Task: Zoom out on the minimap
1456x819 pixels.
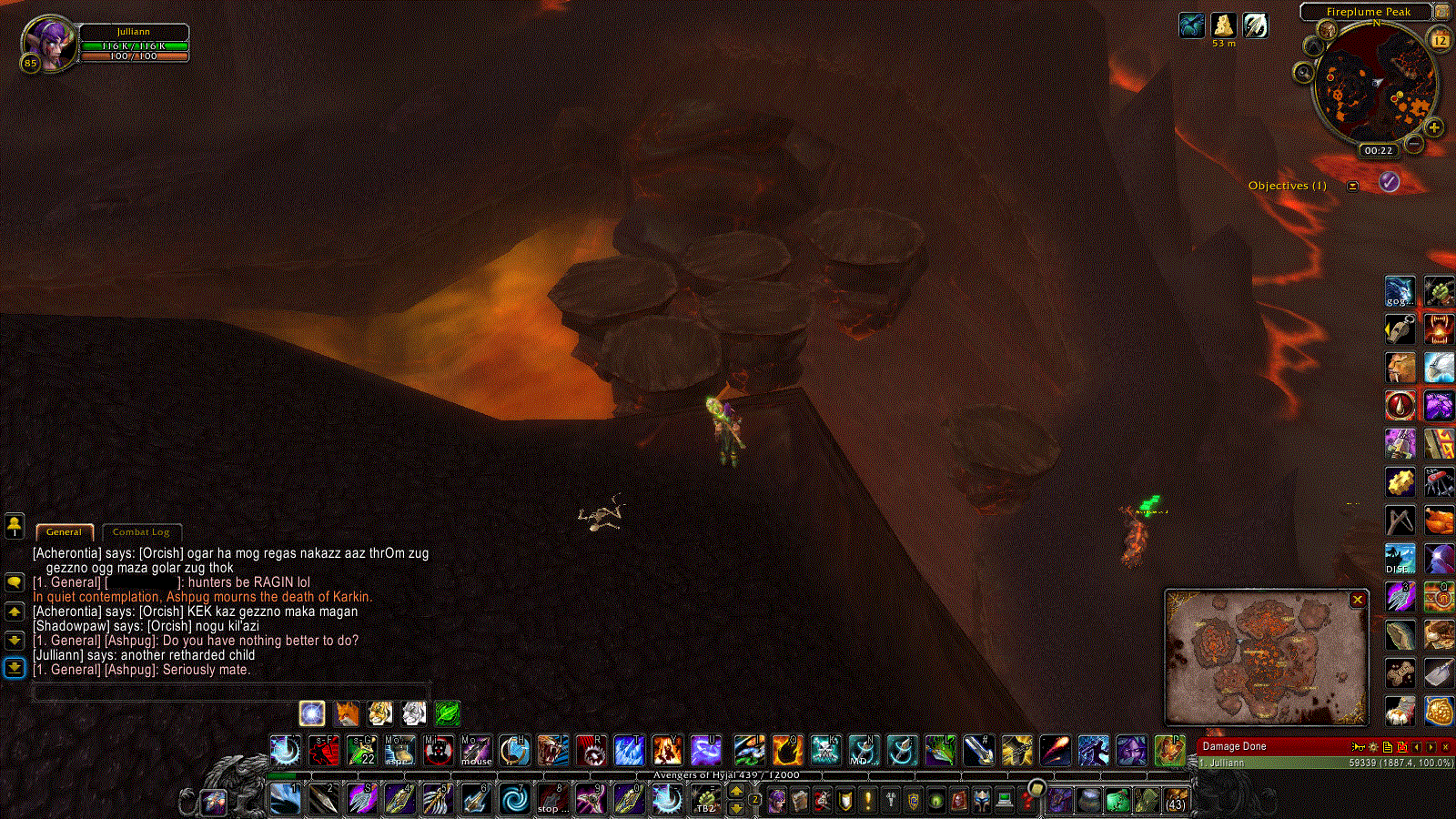Action: [x=1414, y=144]
